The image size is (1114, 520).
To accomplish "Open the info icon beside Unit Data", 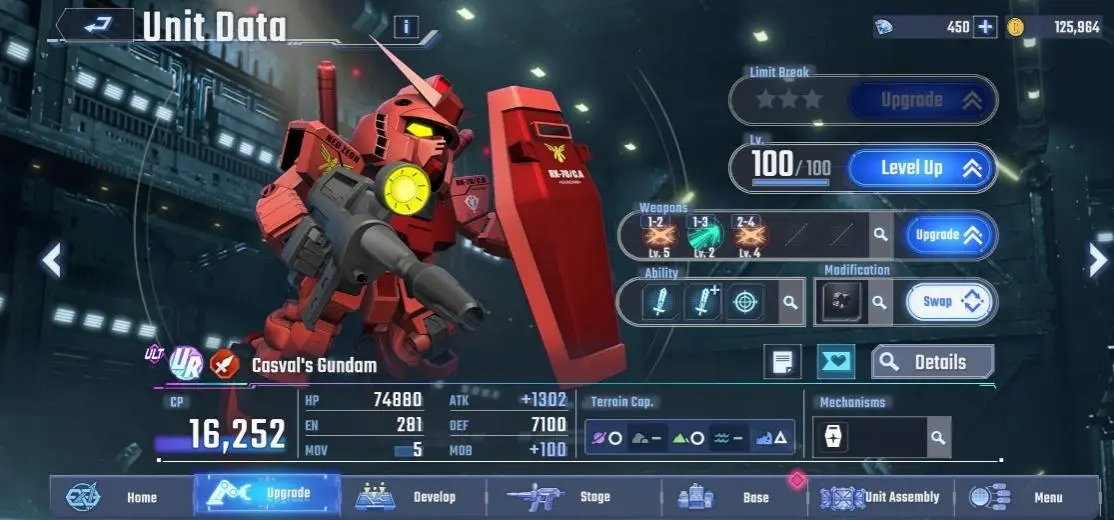I will pyautogui.click(x=406, y=27).
